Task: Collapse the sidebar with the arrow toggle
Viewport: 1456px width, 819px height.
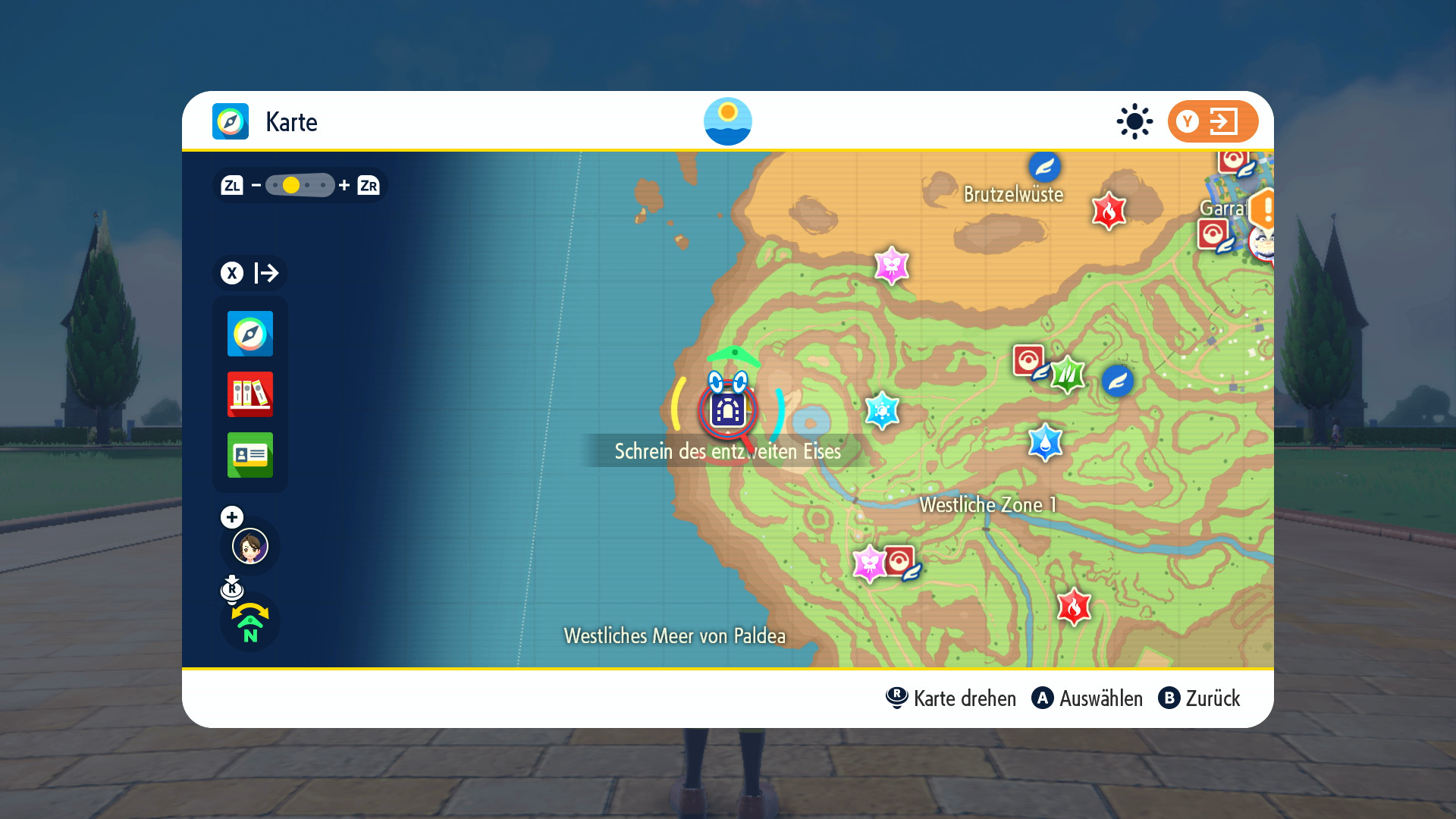Action: 249,273
